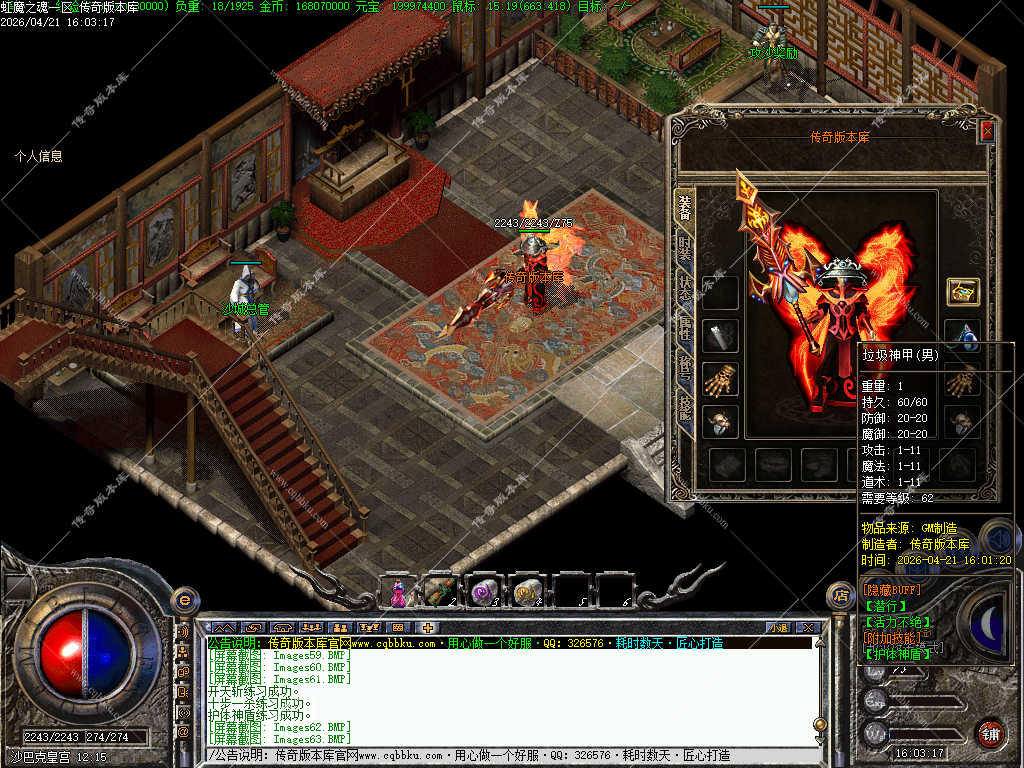Click the round orange 'e' button
Viewport: 1024px width, 768px height.
(184, 599)
